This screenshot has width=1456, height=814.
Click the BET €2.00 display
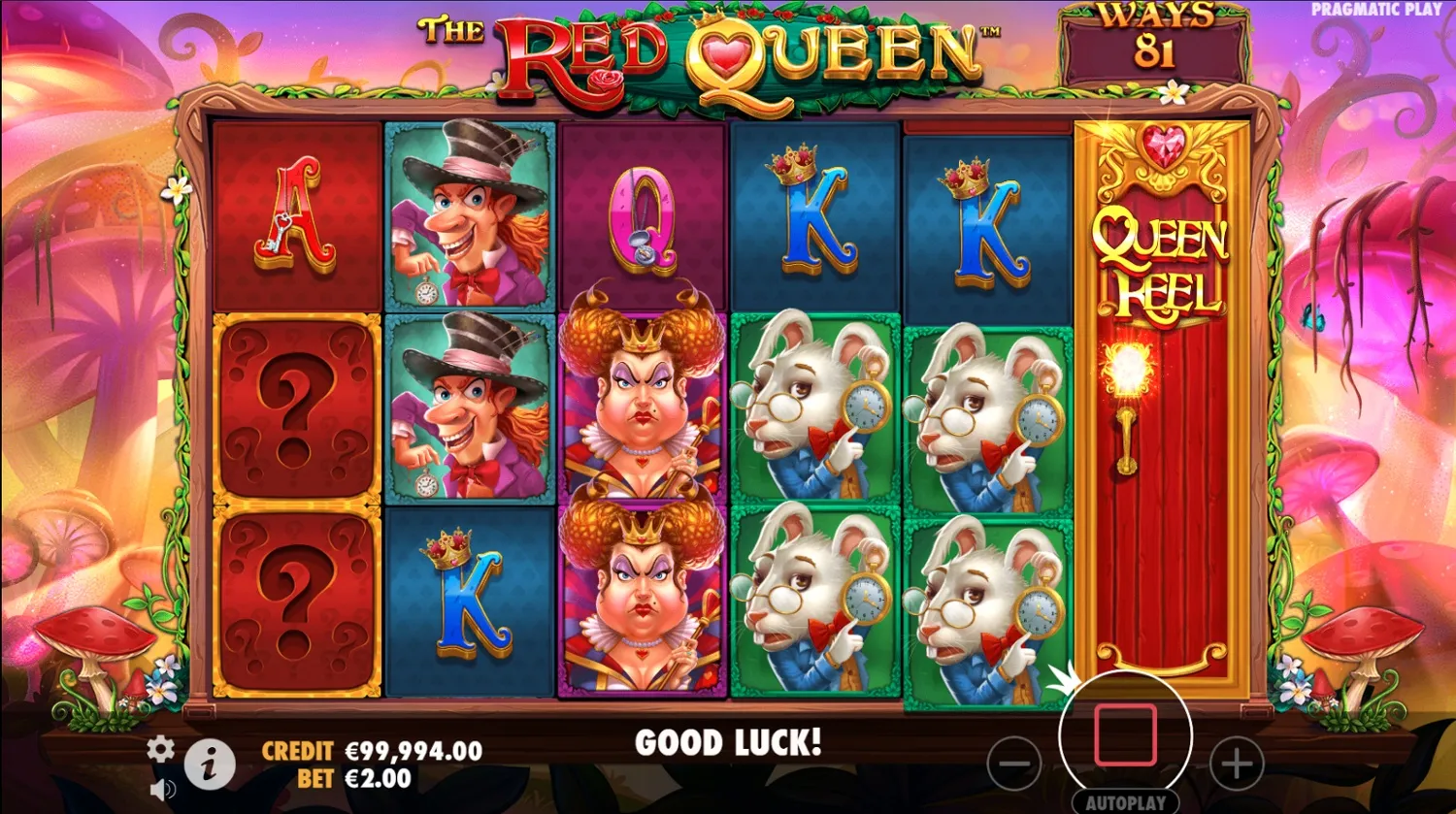pyautogui.click(x=354, y=776)
